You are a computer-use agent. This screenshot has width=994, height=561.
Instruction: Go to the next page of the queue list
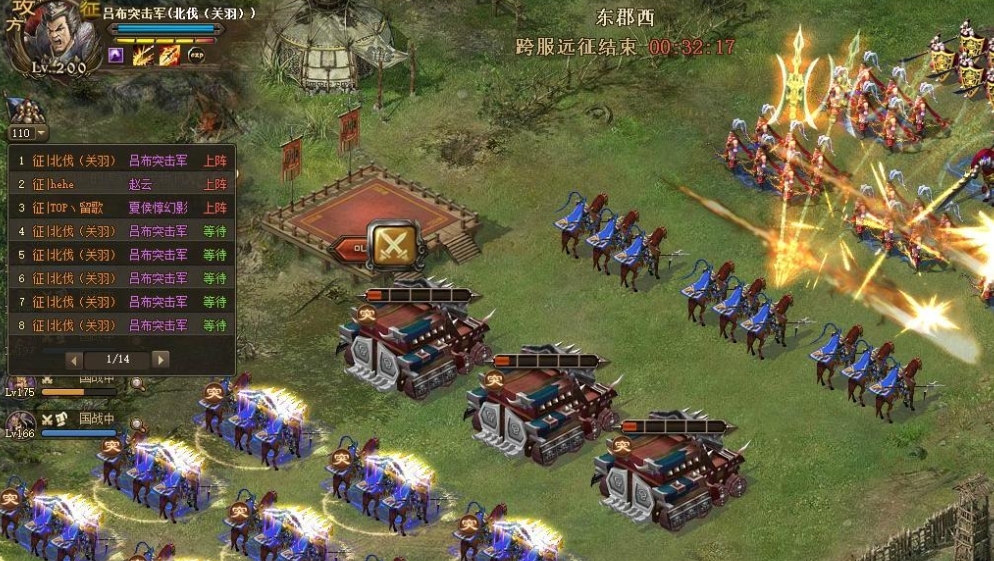[160, 359]
